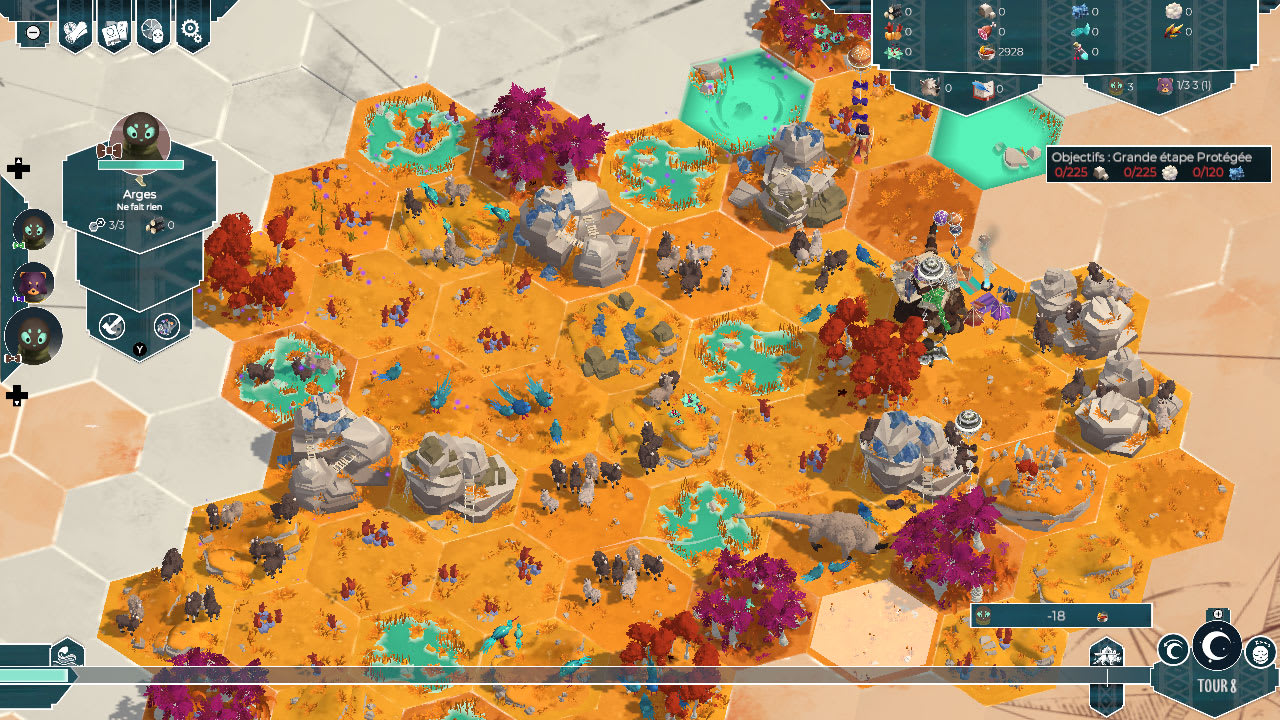
Task: Open the gears settings menu
Action: 192,31
